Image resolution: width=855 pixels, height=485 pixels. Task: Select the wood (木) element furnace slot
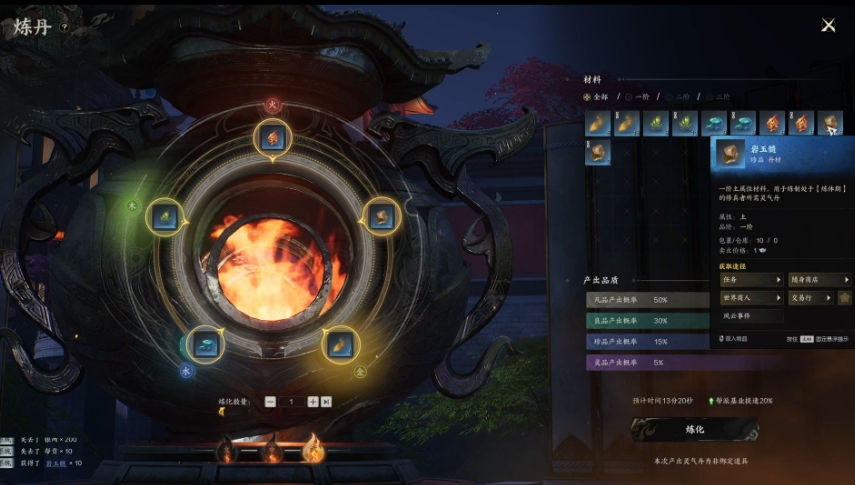click(163, 216)
